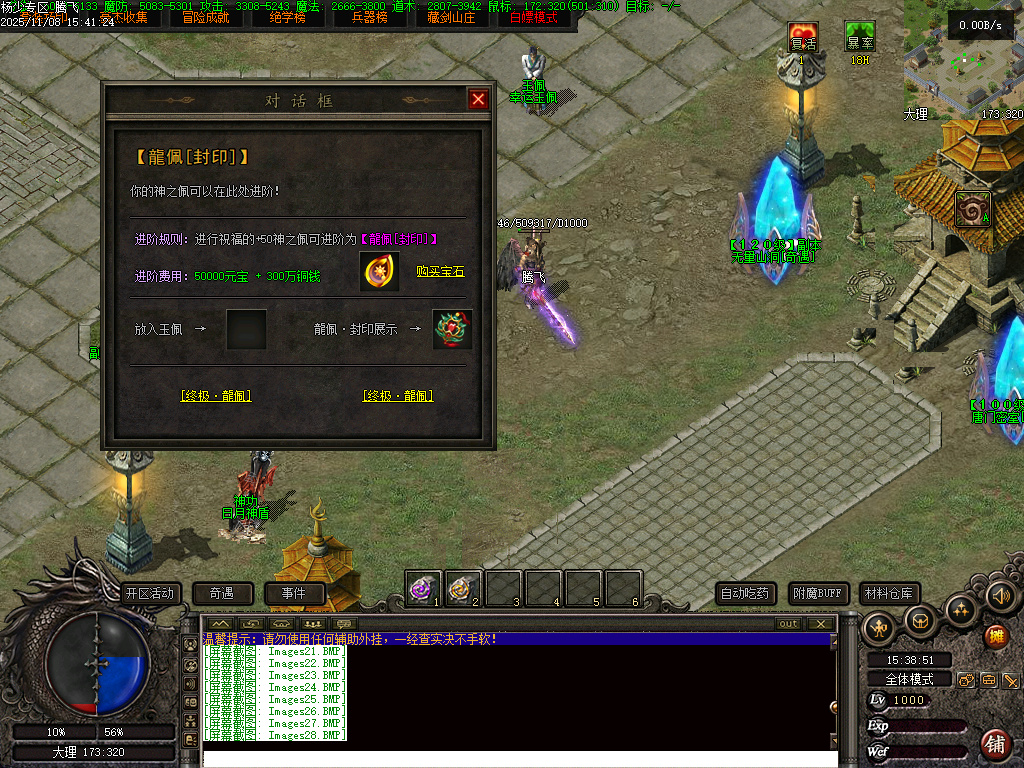Click the 购买宝石 buy gems link
Viewport: 1024px width, 768px height.
pos(440,272)
